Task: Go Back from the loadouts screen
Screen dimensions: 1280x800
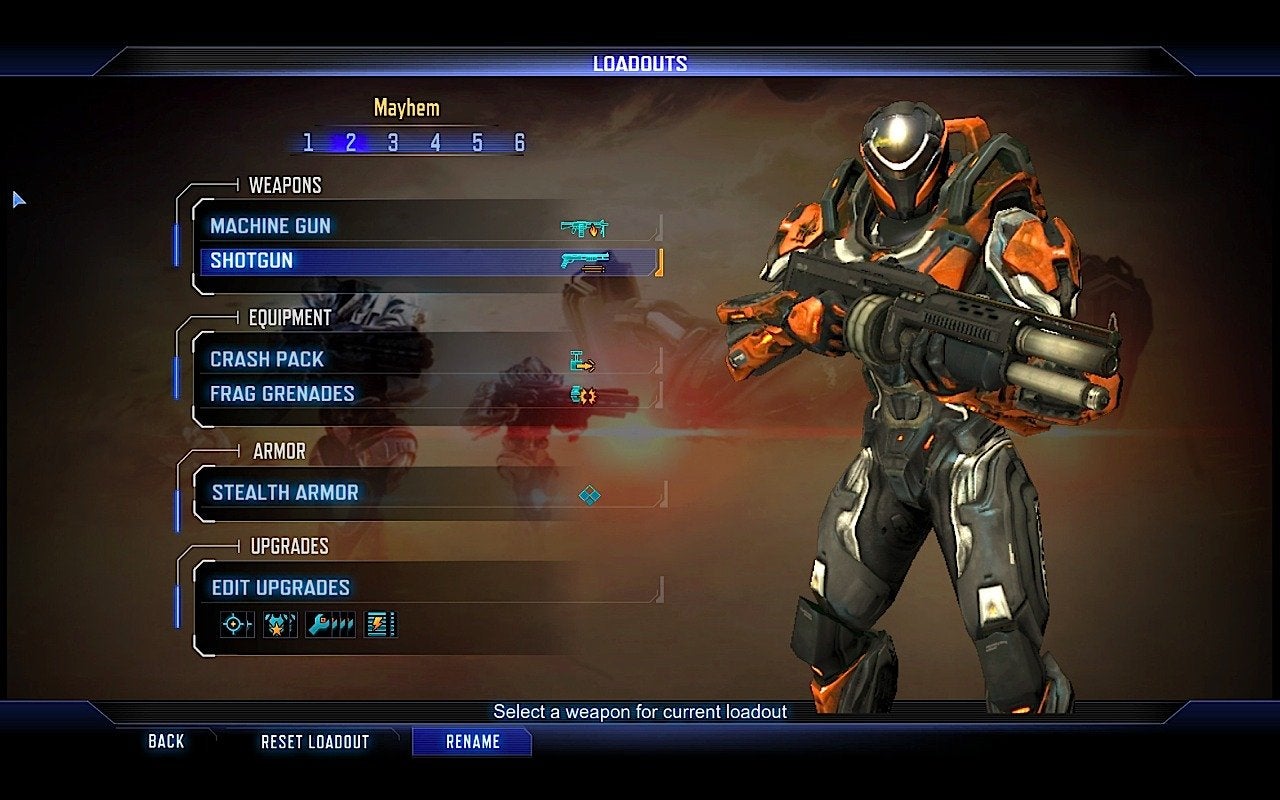Action: [166, 741]
